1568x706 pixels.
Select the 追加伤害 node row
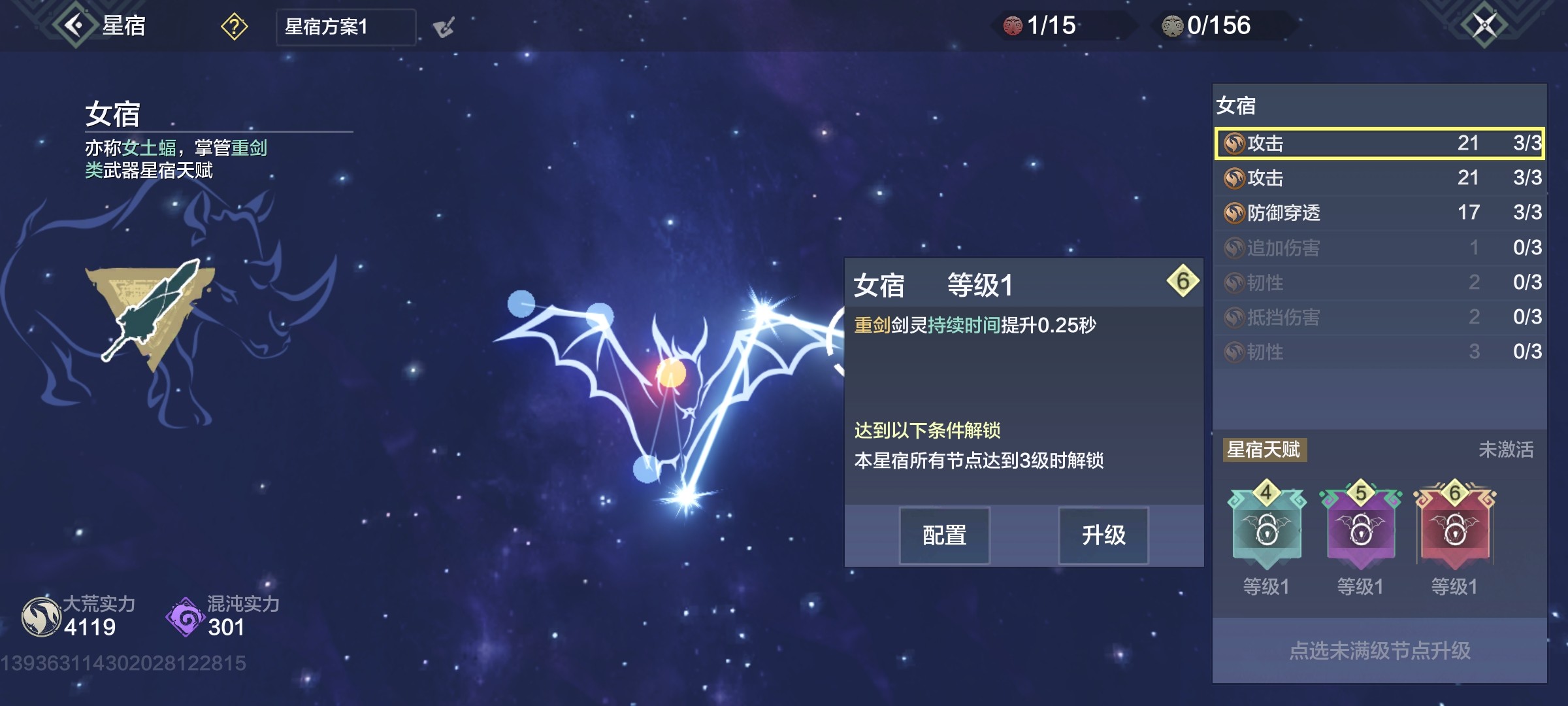[1380, 248]
